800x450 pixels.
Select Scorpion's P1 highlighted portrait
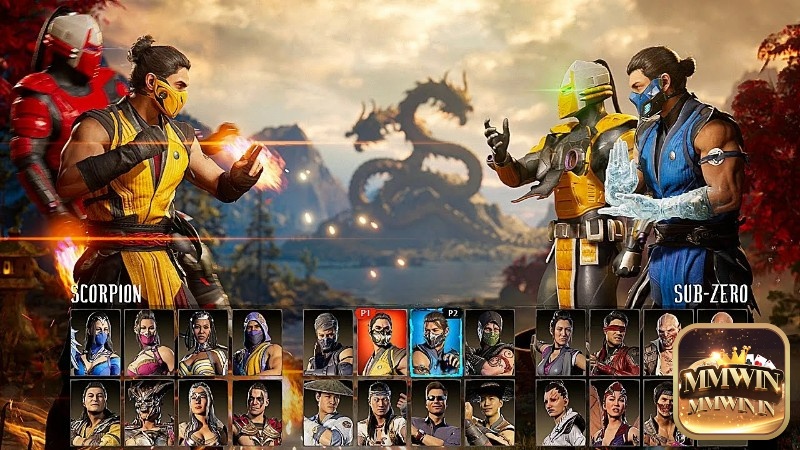point(382,342)
